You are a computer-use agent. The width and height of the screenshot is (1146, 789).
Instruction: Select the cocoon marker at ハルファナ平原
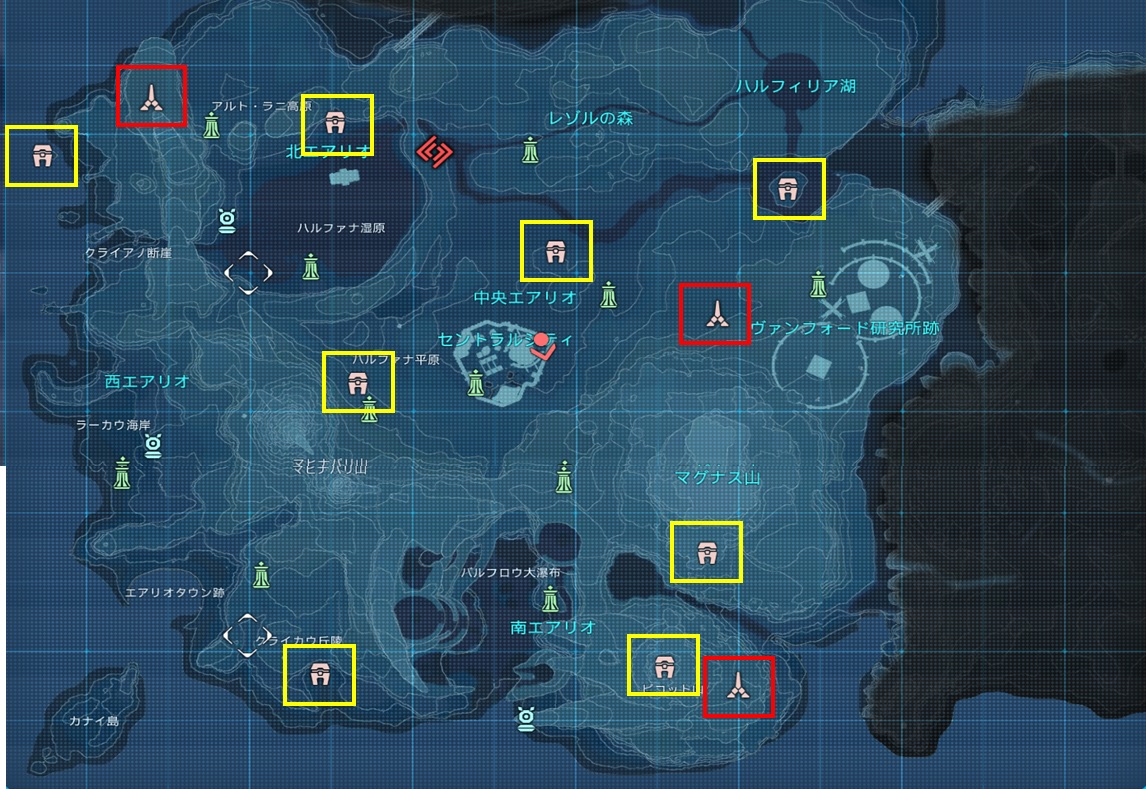click(358, 382)
